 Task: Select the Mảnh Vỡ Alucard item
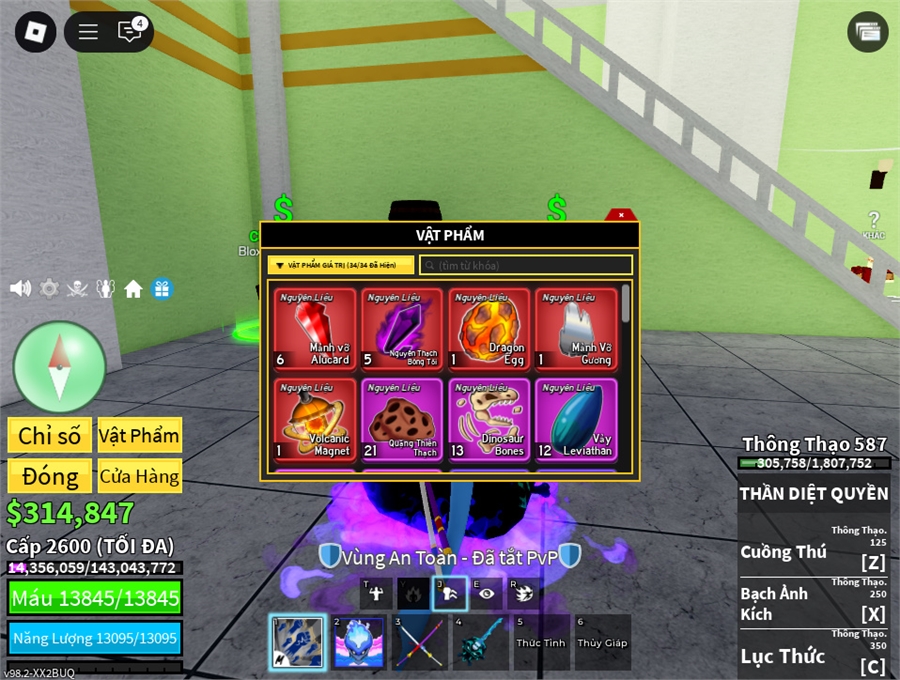pyautogui.click(x=315, y=329)
